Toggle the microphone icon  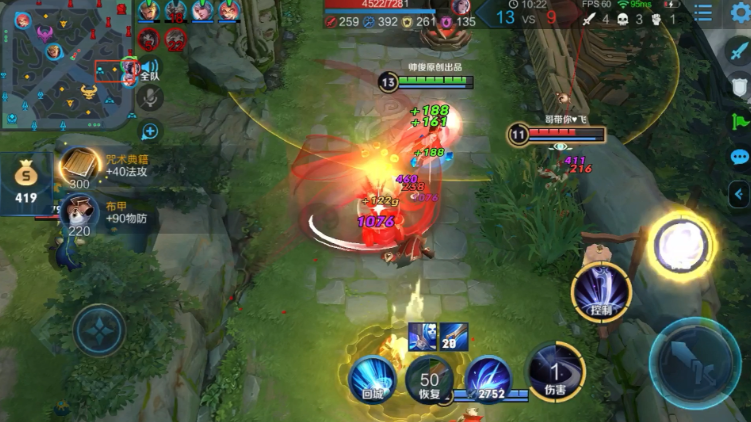[149, 98]
